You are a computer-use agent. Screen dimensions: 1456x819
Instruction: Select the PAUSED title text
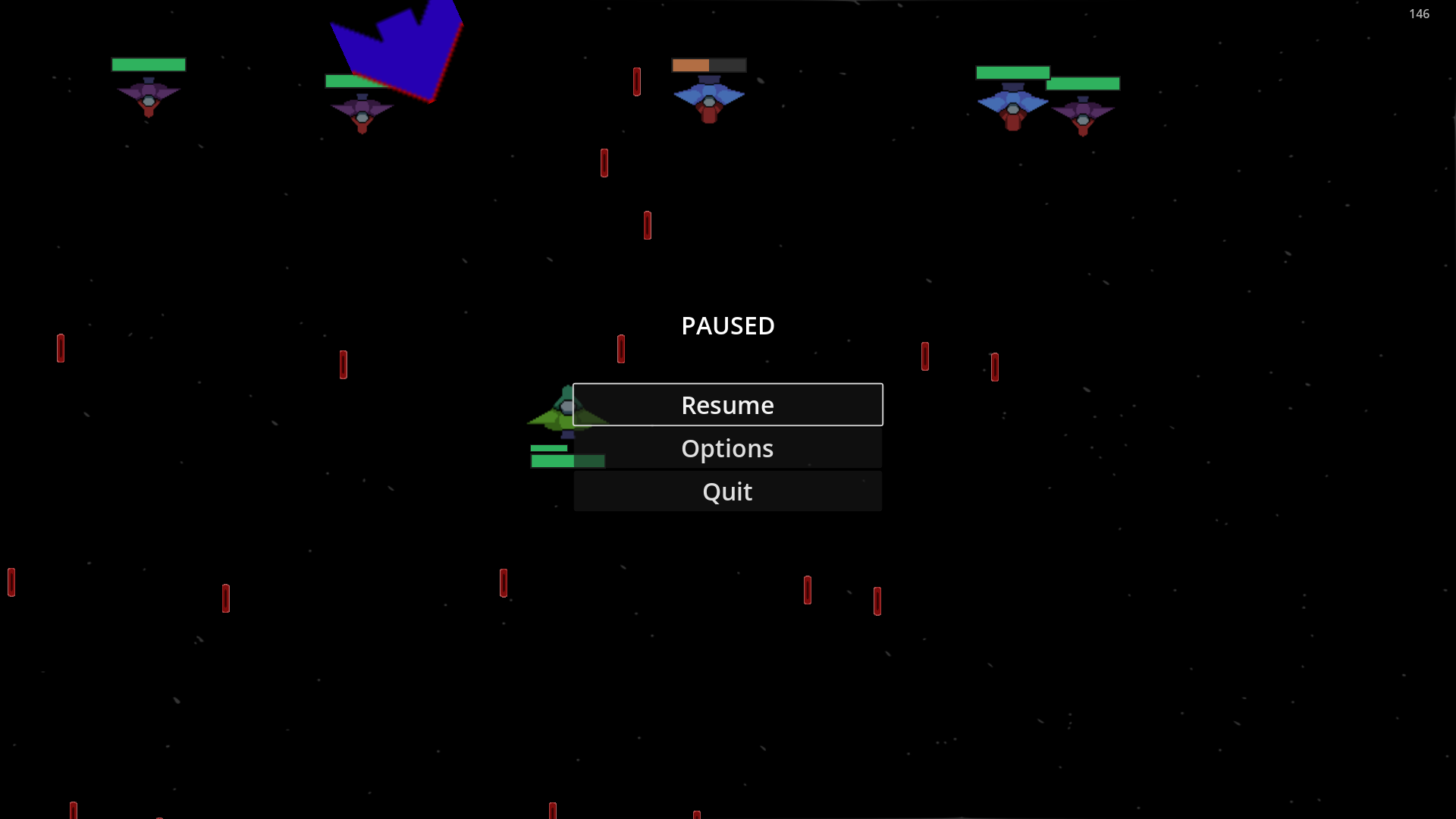coord(727,325)
